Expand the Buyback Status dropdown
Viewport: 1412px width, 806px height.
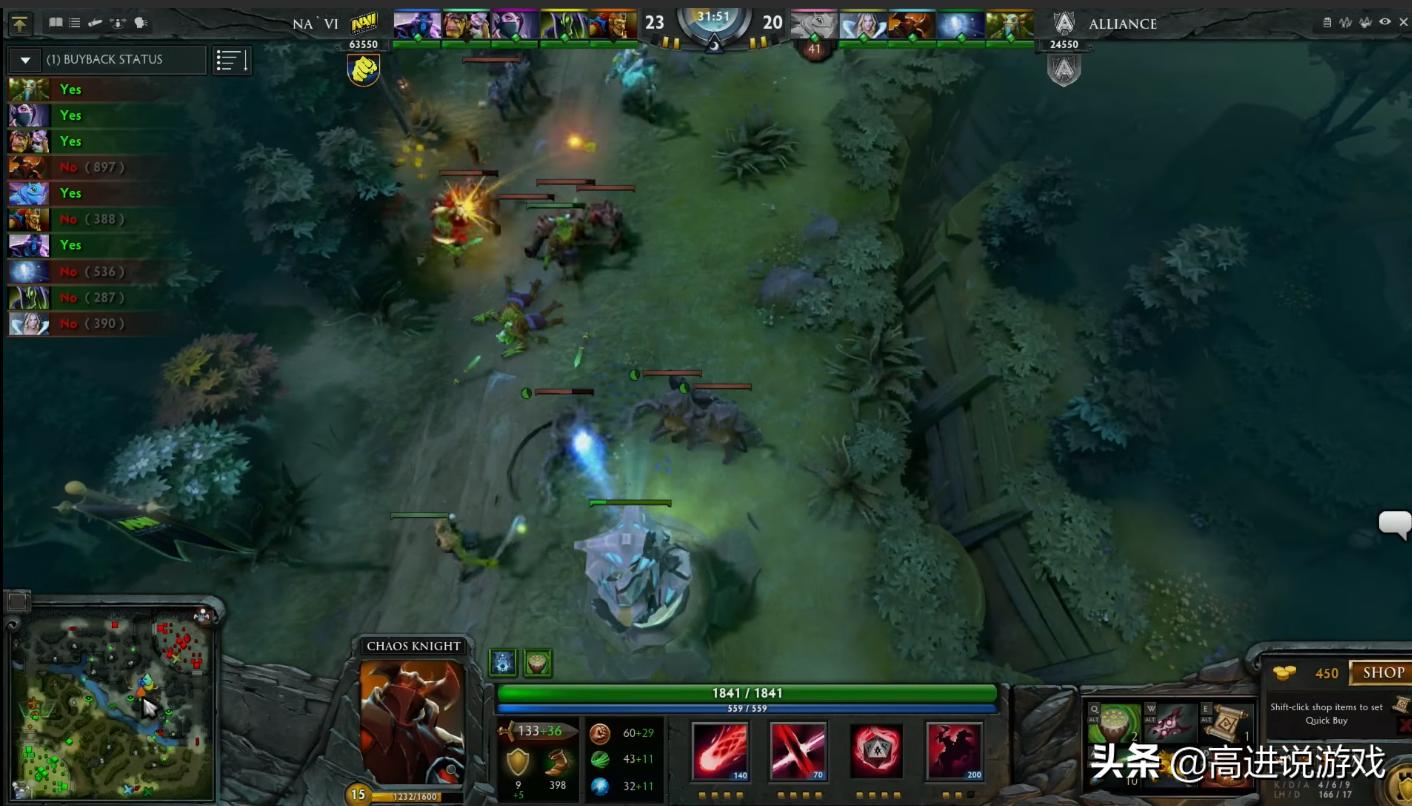24,59
